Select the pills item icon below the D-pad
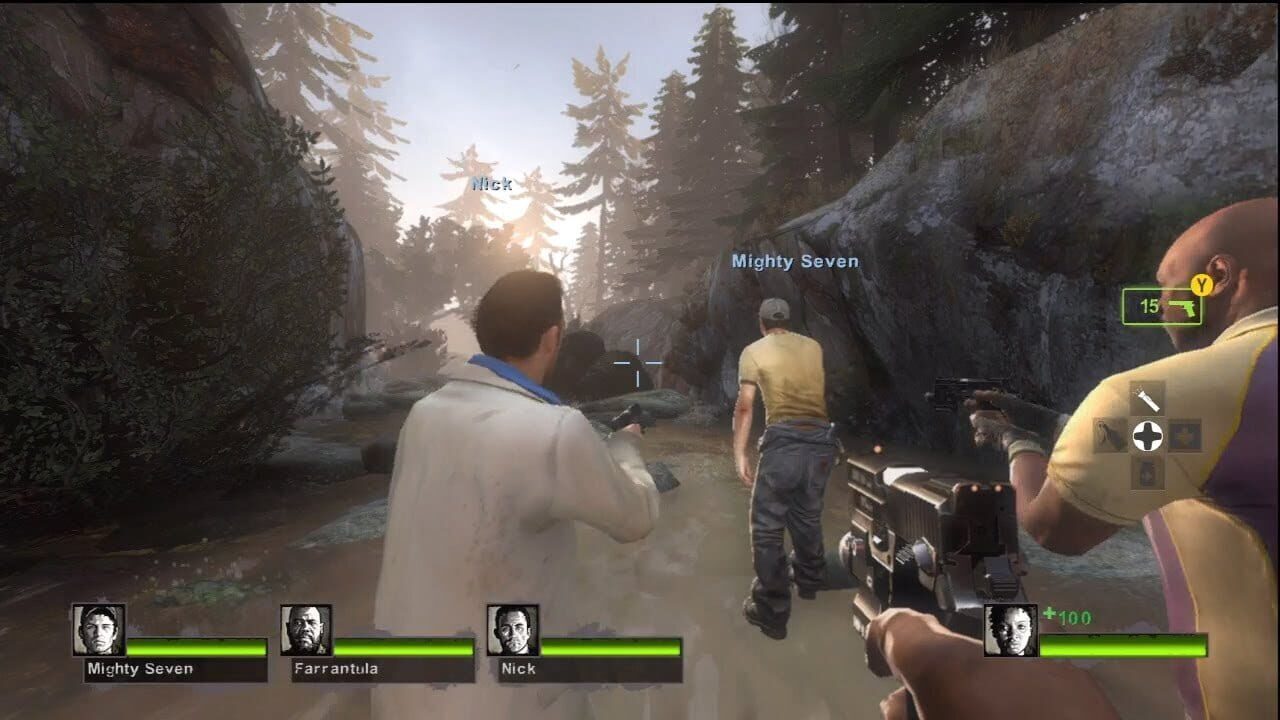This screenshot has width=1280, height=720. 1146,472
